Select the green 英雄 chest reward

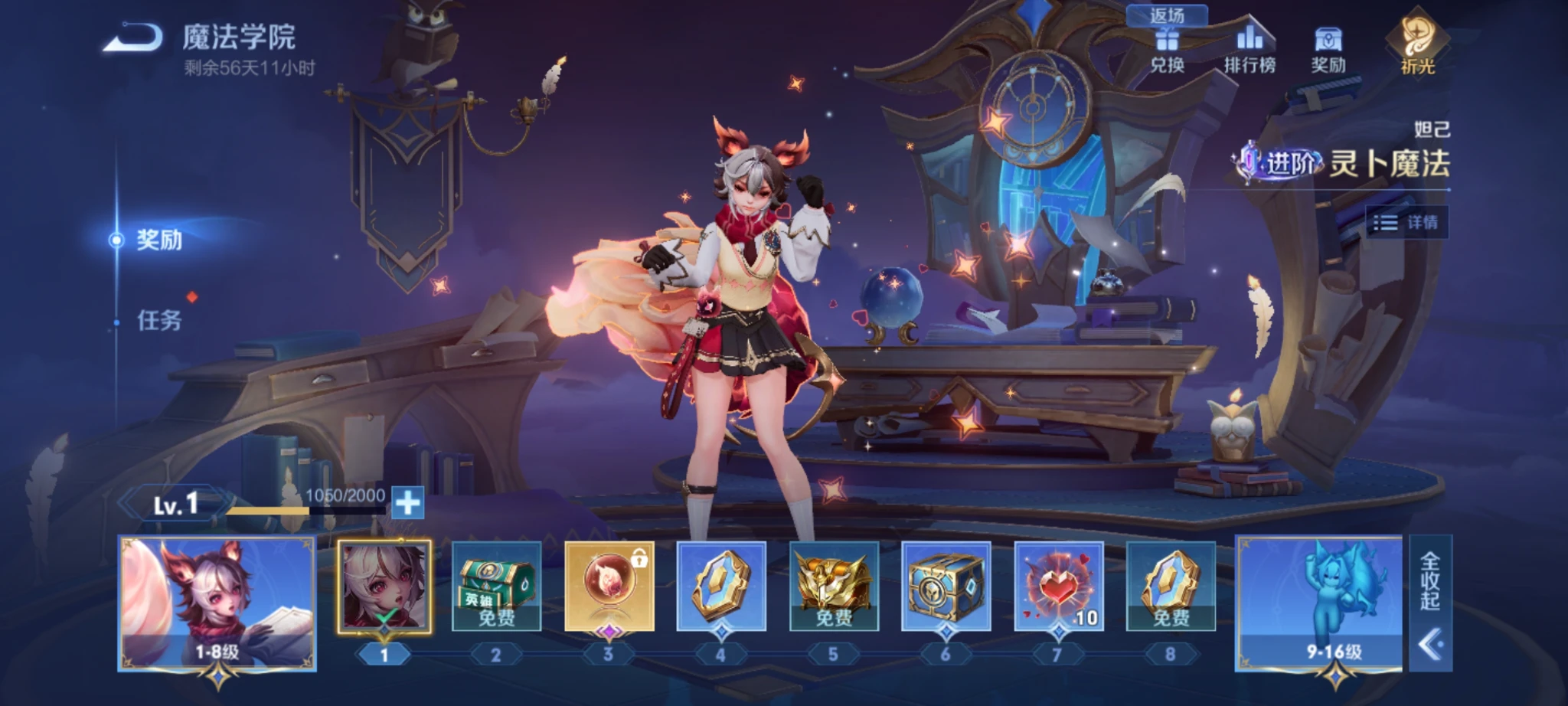[496, 587]
